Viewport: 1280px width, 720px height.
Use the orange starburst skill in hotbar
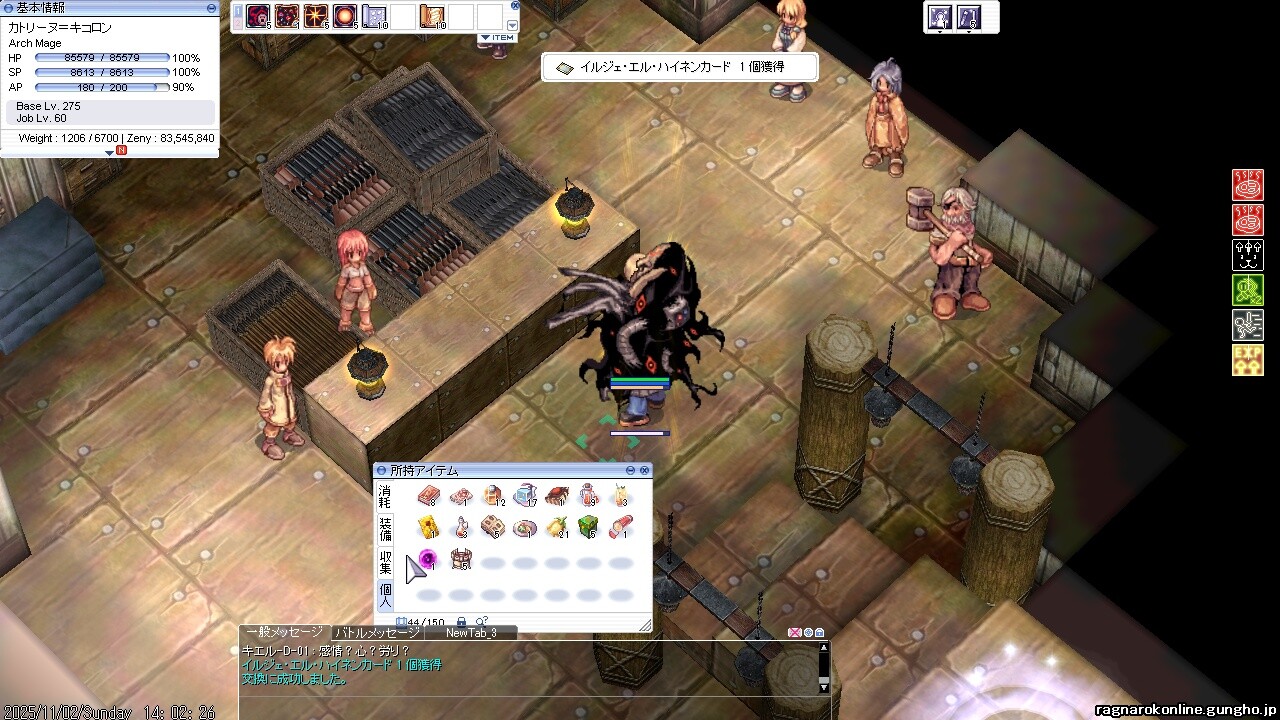pos(316,16)
